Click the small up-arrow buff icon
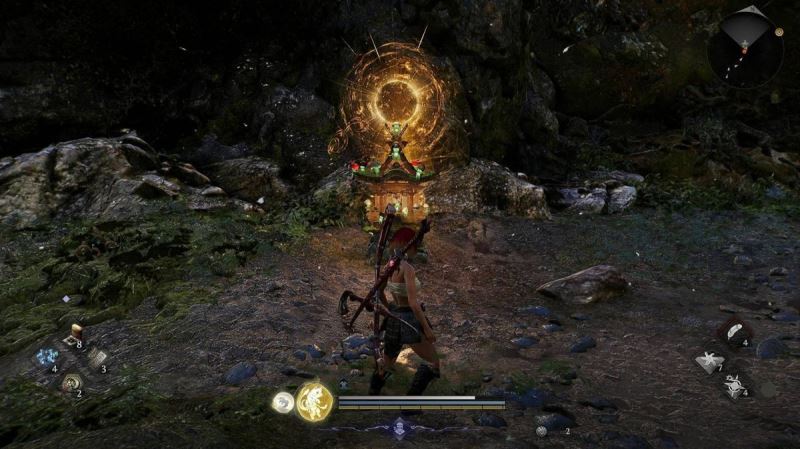Viewport: 800px width, 449px height. pyautogui.click(x=344, y=383)
